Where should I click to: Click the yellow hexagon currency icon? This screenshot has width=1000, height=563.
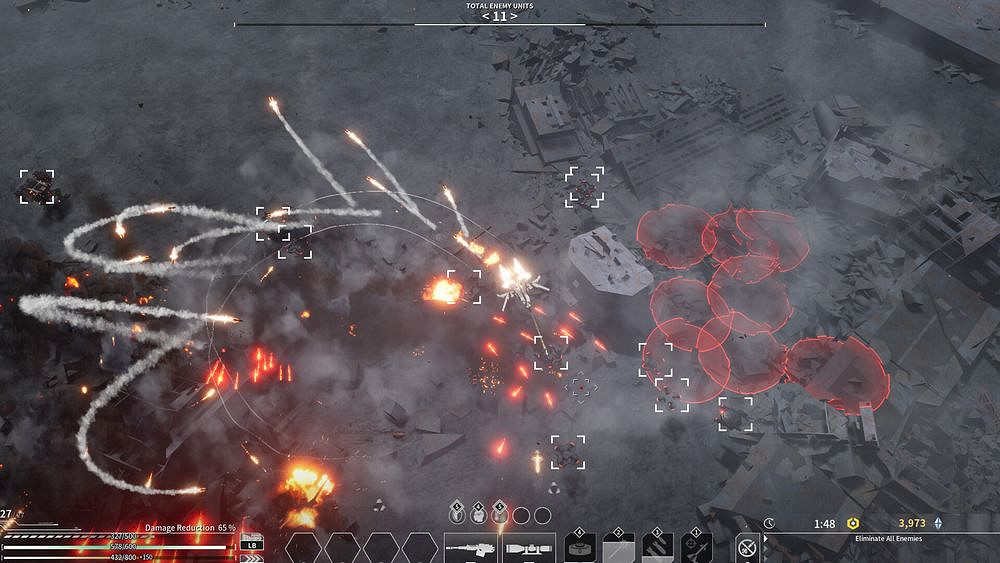click(x=853, y=523)
